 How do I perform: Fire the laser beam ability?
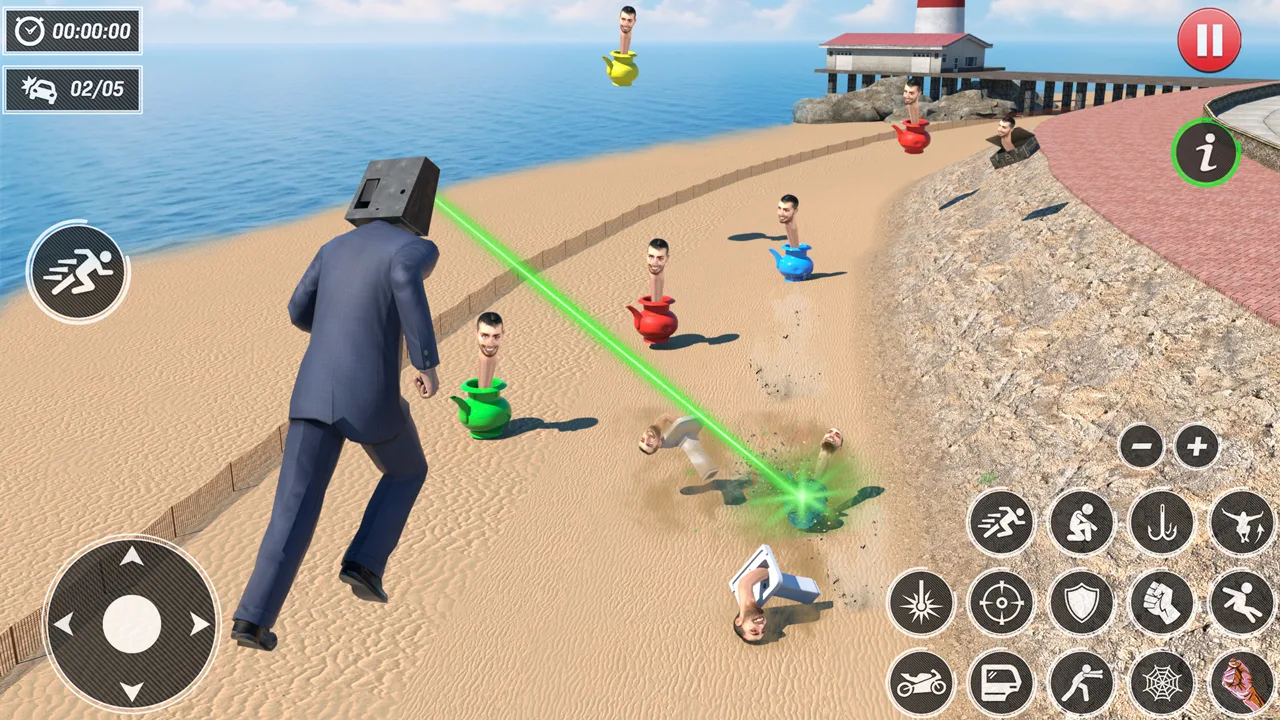tap(922, 603)
